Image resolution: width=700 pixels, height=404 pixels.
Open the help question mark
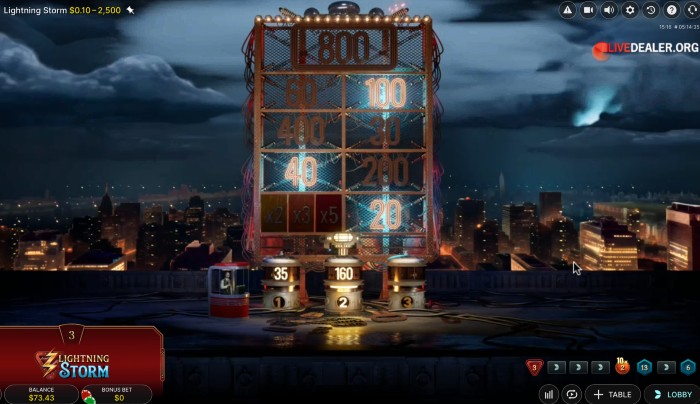click(671, 10)
